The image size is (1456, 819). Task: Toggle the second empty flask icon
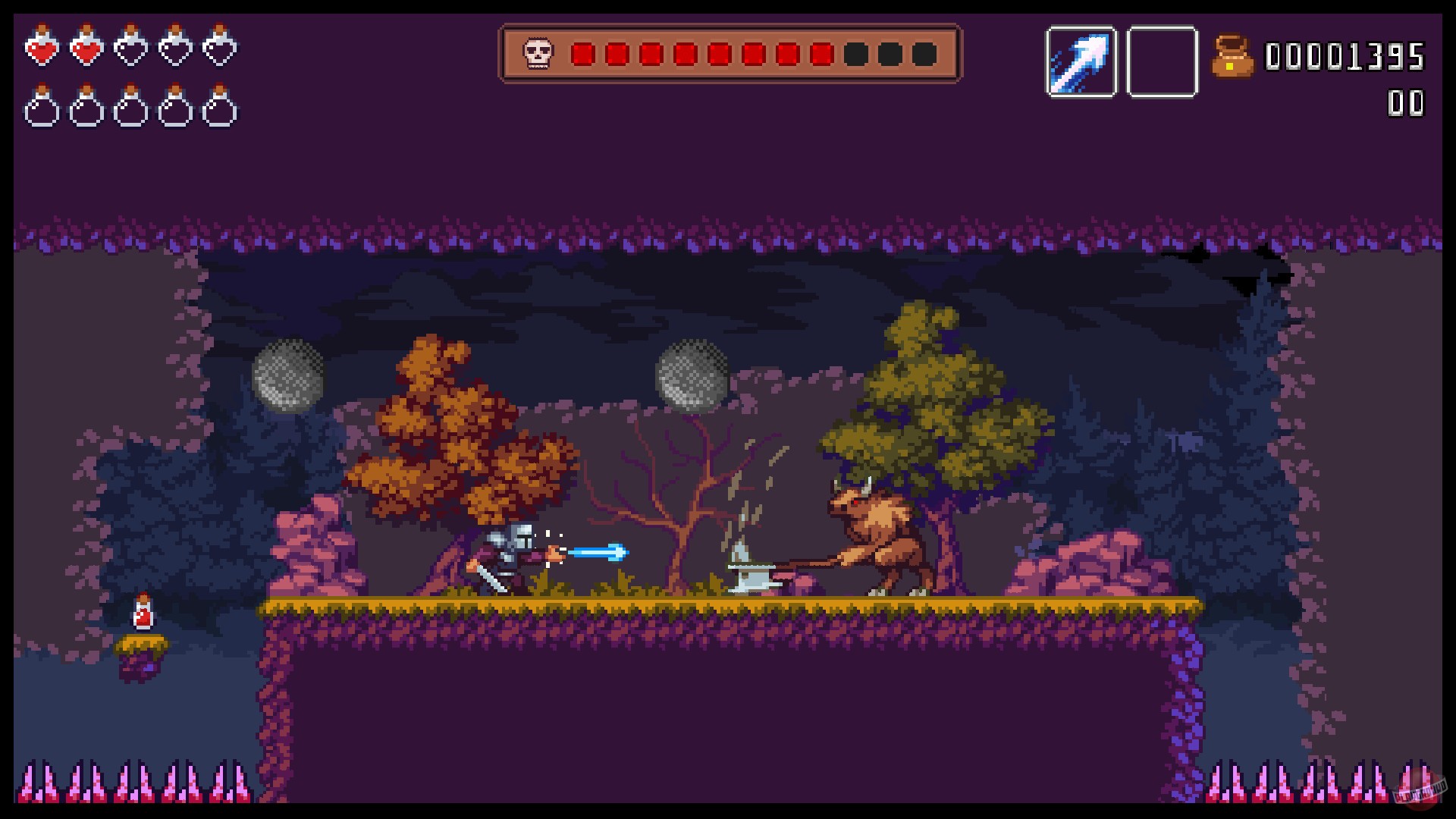click(x=86, y=108)
